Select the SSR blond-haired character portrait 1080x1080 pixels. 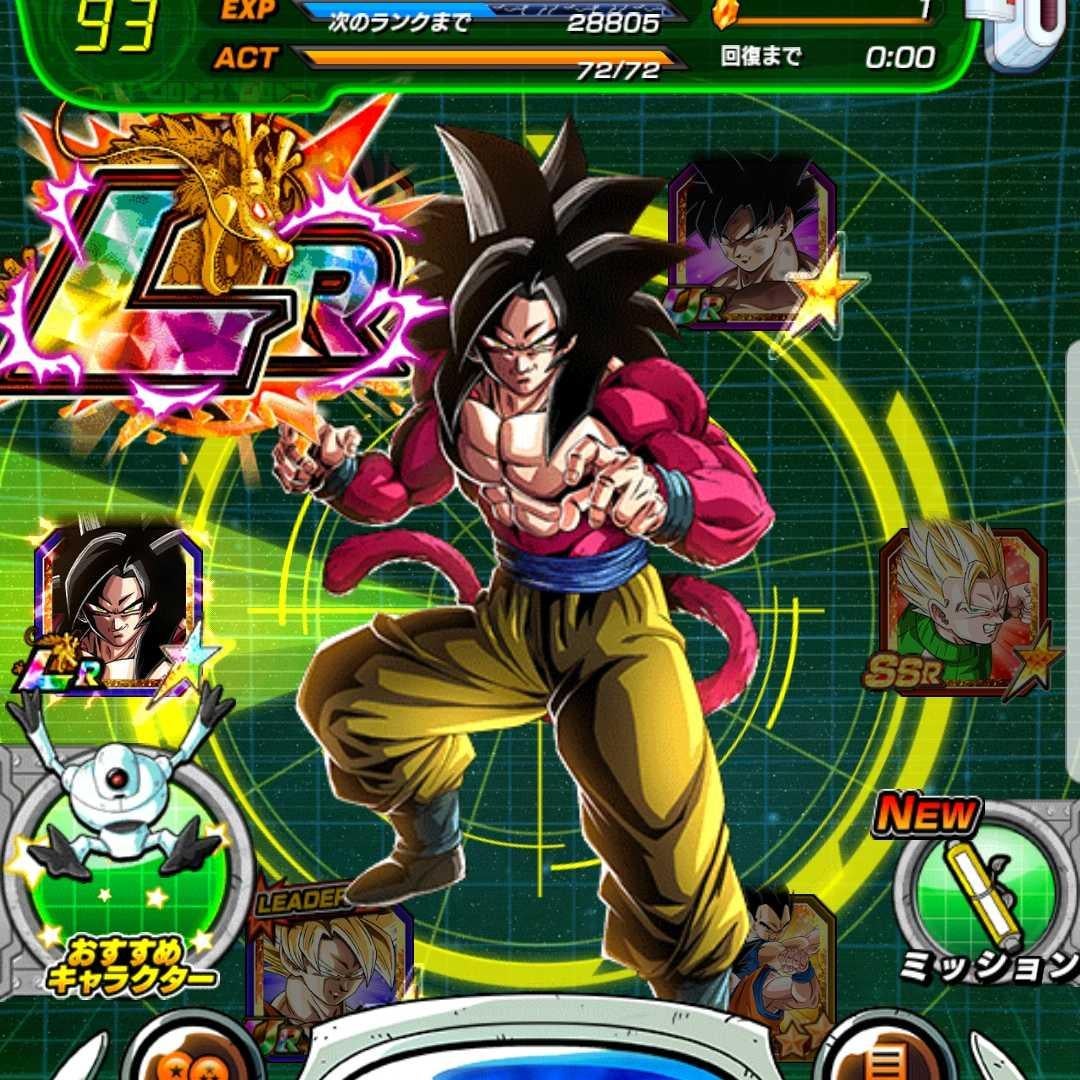[x=962, y=610]
